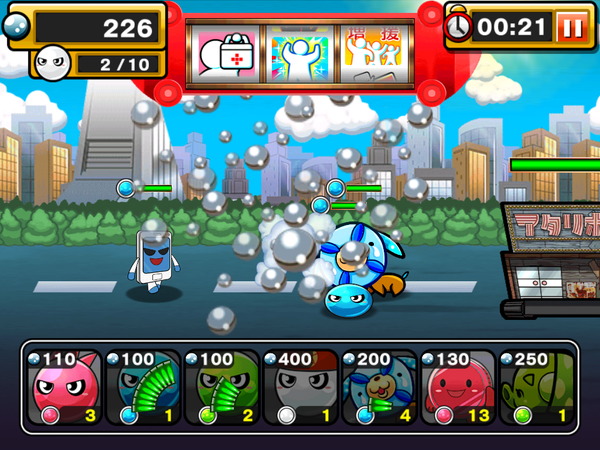Pause the game with the orange button
The image size is (600, 450).
pyautogui.click(x=572, y=27)
